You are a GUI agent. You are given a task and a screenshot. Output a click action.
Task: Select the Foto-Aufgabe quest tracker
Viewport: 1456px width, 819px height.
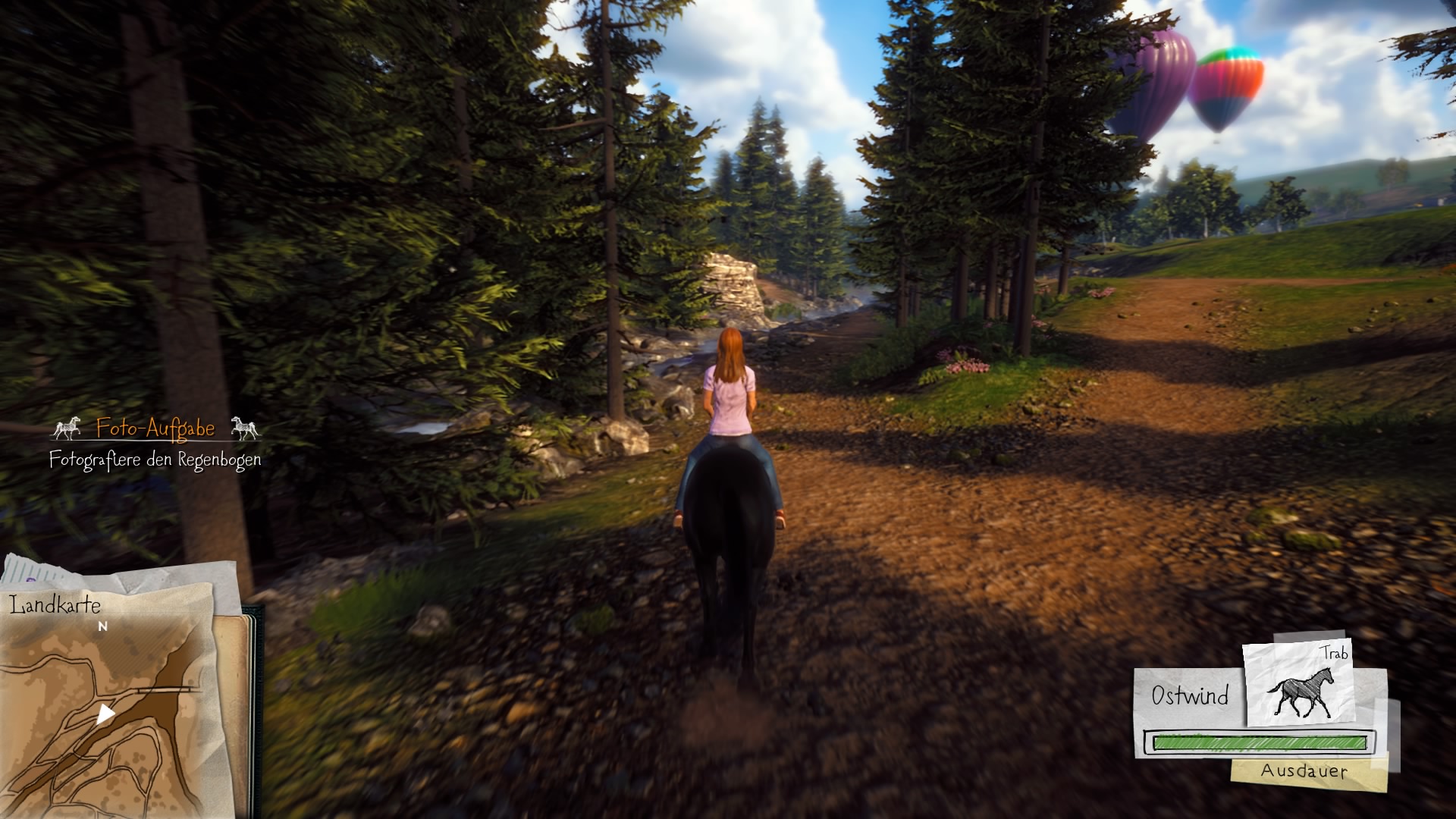pos(155,429)
